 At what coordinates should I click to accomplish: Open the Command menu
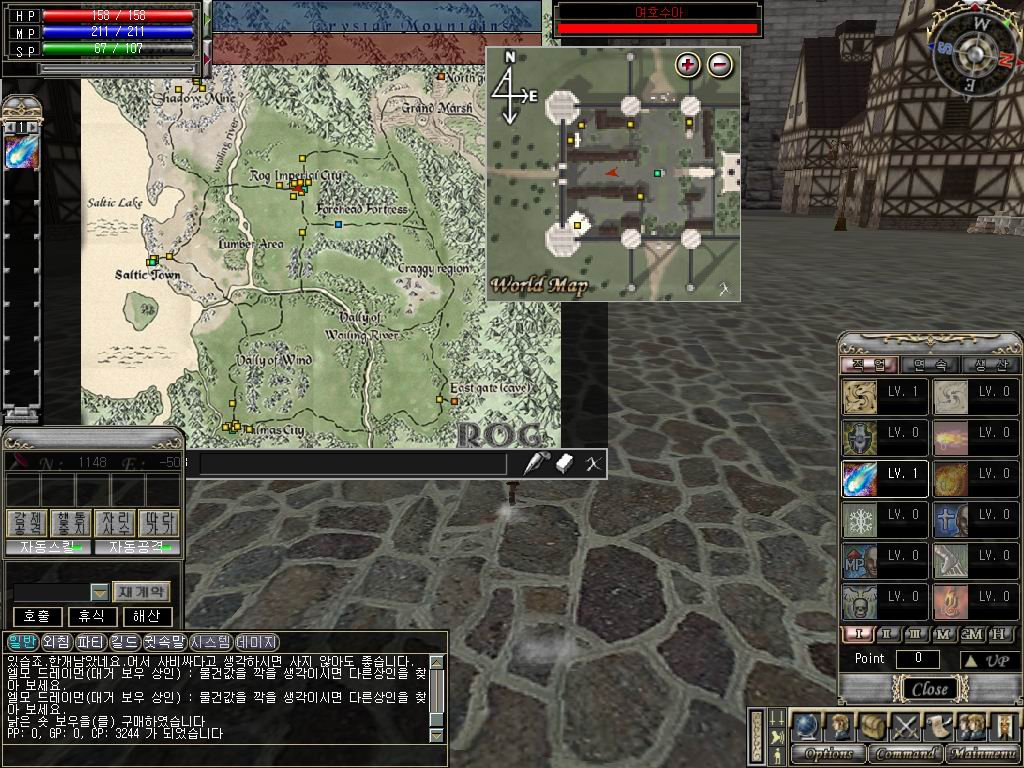pos(906,753)
